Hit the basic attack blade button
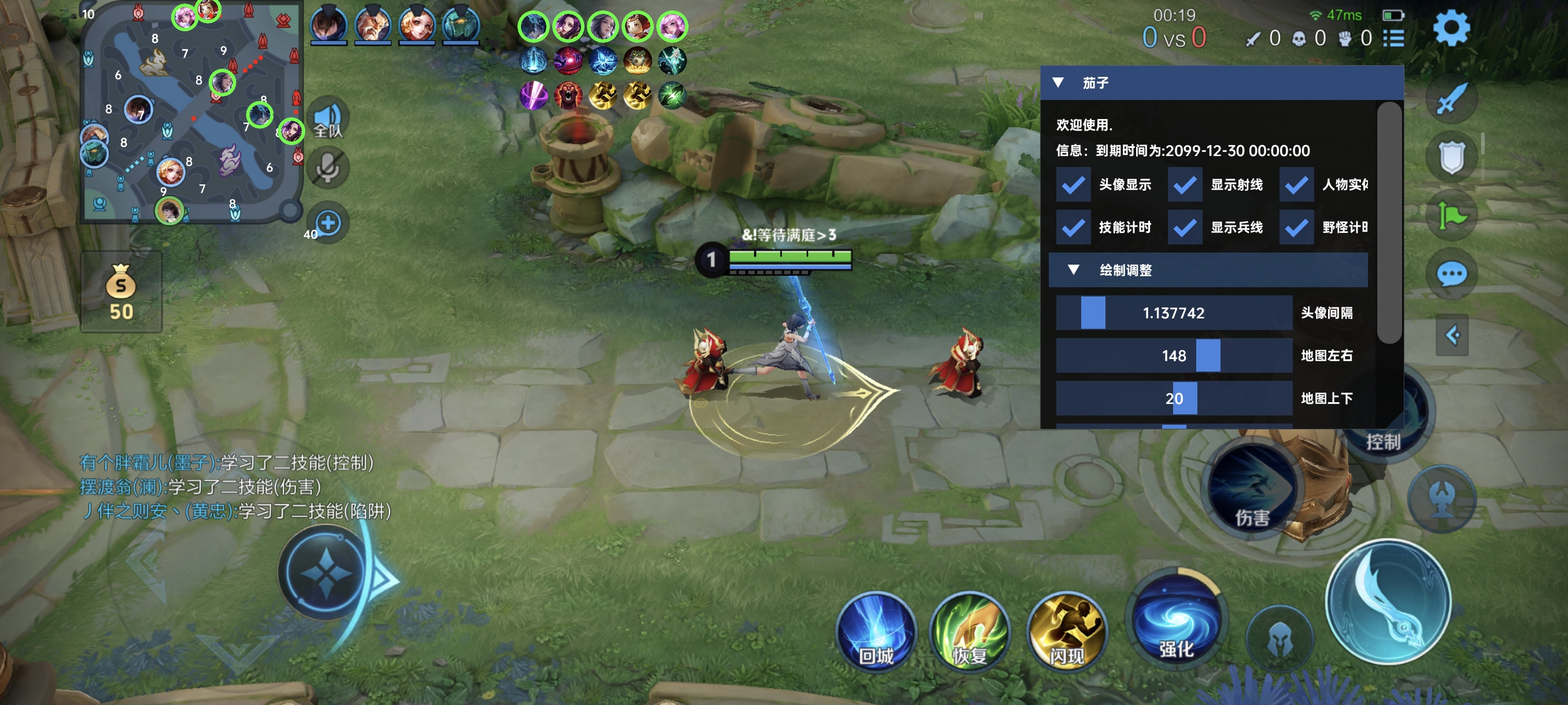Viewport: 1568px width, 705px height. (1388, 601)
